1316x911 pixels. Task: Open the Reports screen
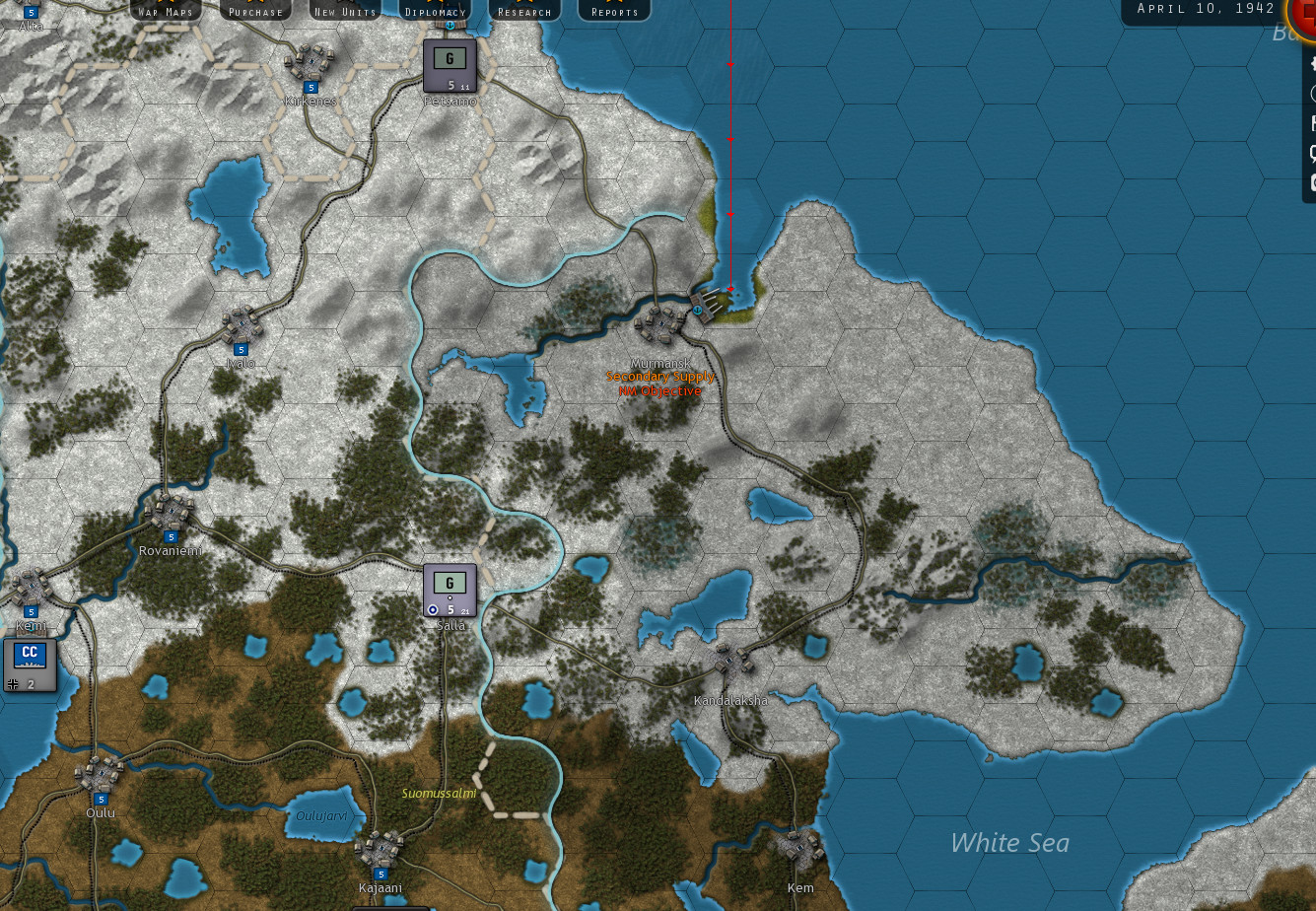tap(613, 10)
